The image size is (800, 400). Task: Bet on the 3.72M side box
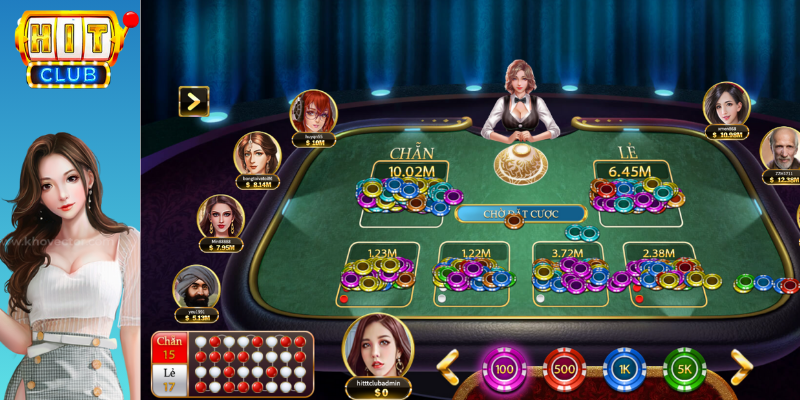567,271
